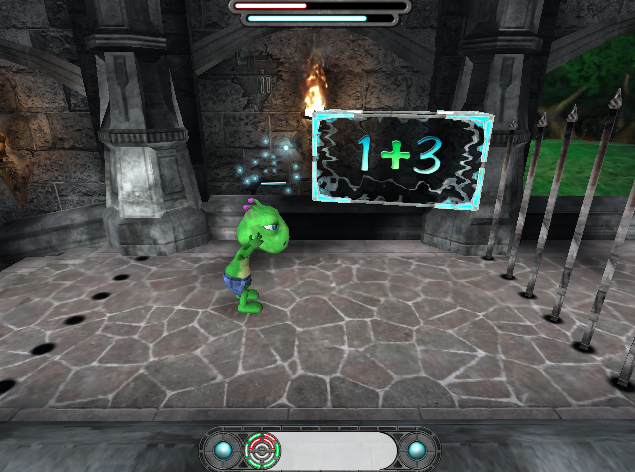Select the red and green target icon

pos(262,450)
